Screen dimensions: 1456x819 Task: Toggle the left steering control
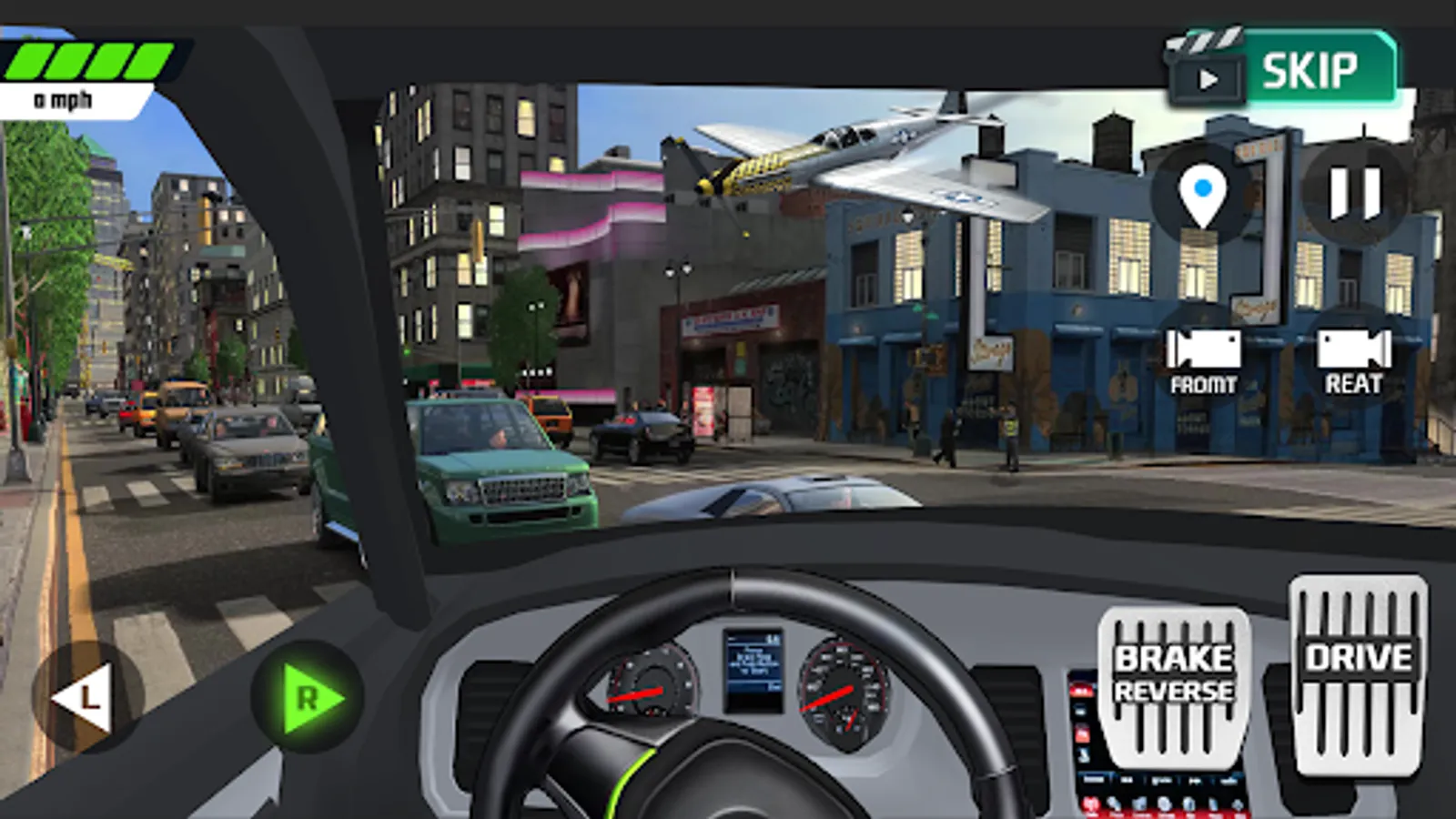86,699
